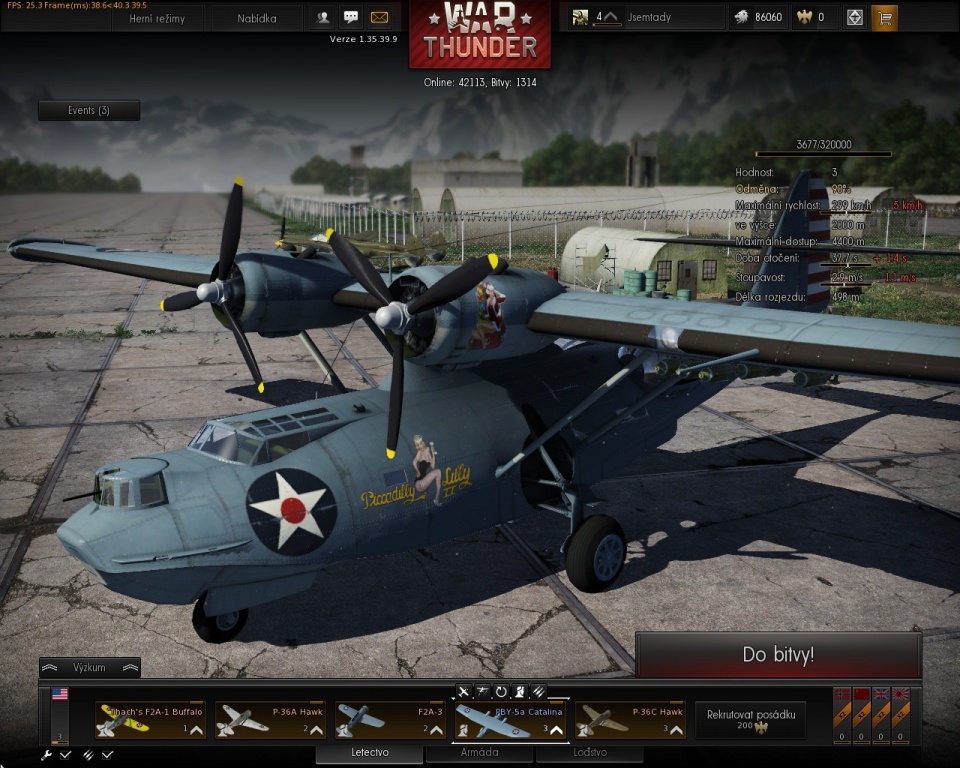Switch to the Armáda tab
960x768 pixels.
click(x=478, y=753)
